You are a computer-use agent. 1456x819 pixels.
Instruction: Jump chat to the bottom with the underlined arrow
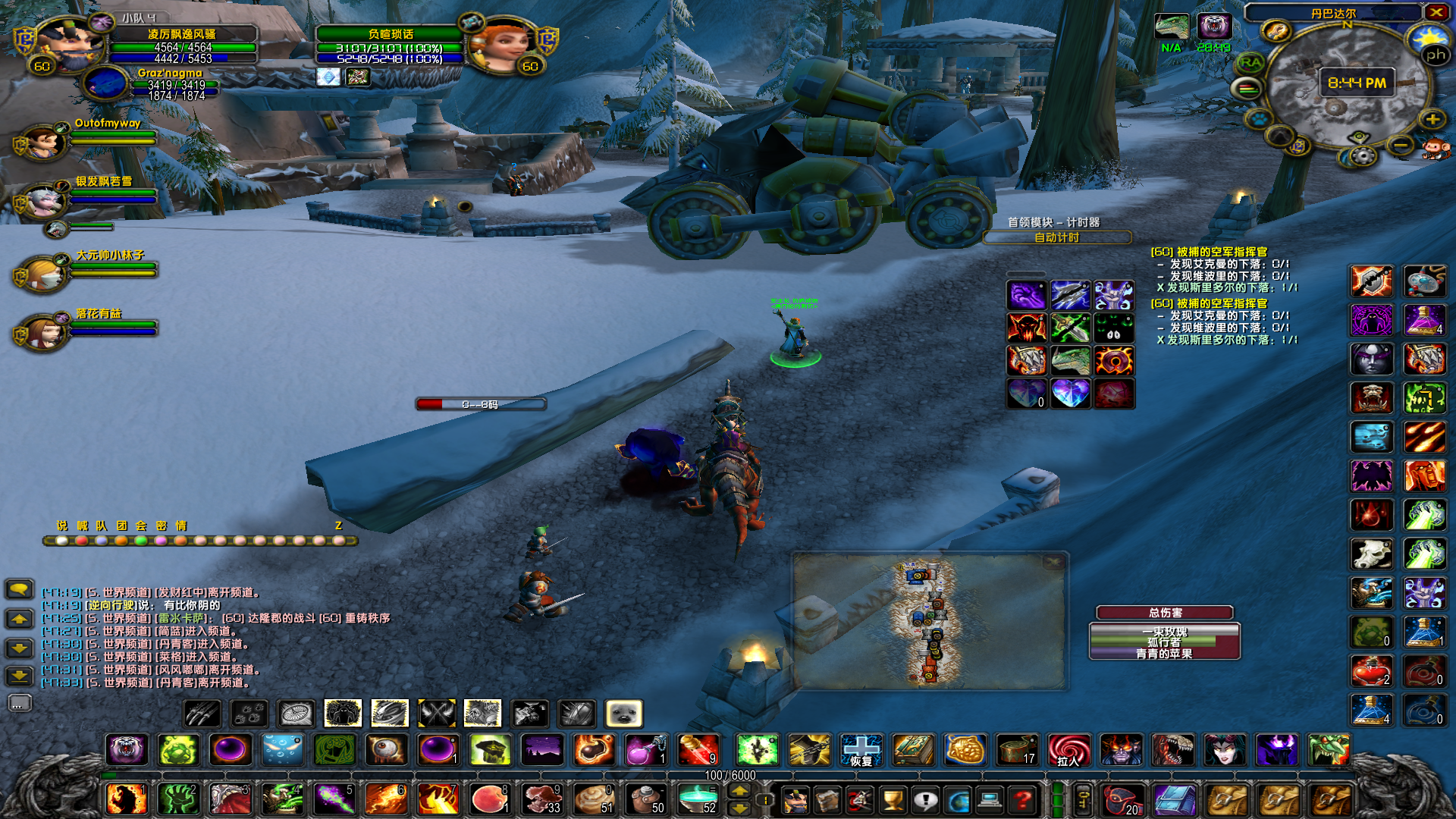point(19,676)
